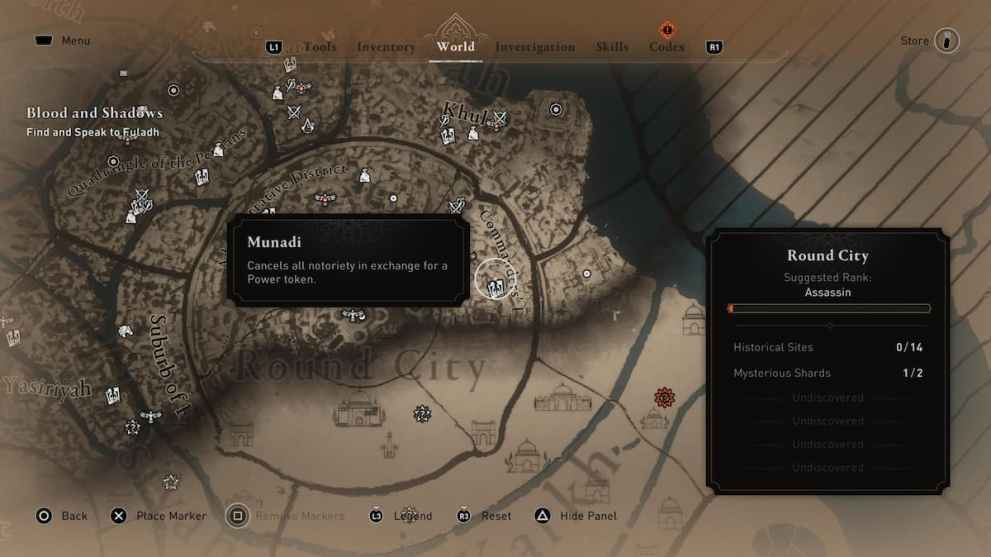The image size is (991, 557).
Task: Select the Munadi map marker
Action: [494, 286]
